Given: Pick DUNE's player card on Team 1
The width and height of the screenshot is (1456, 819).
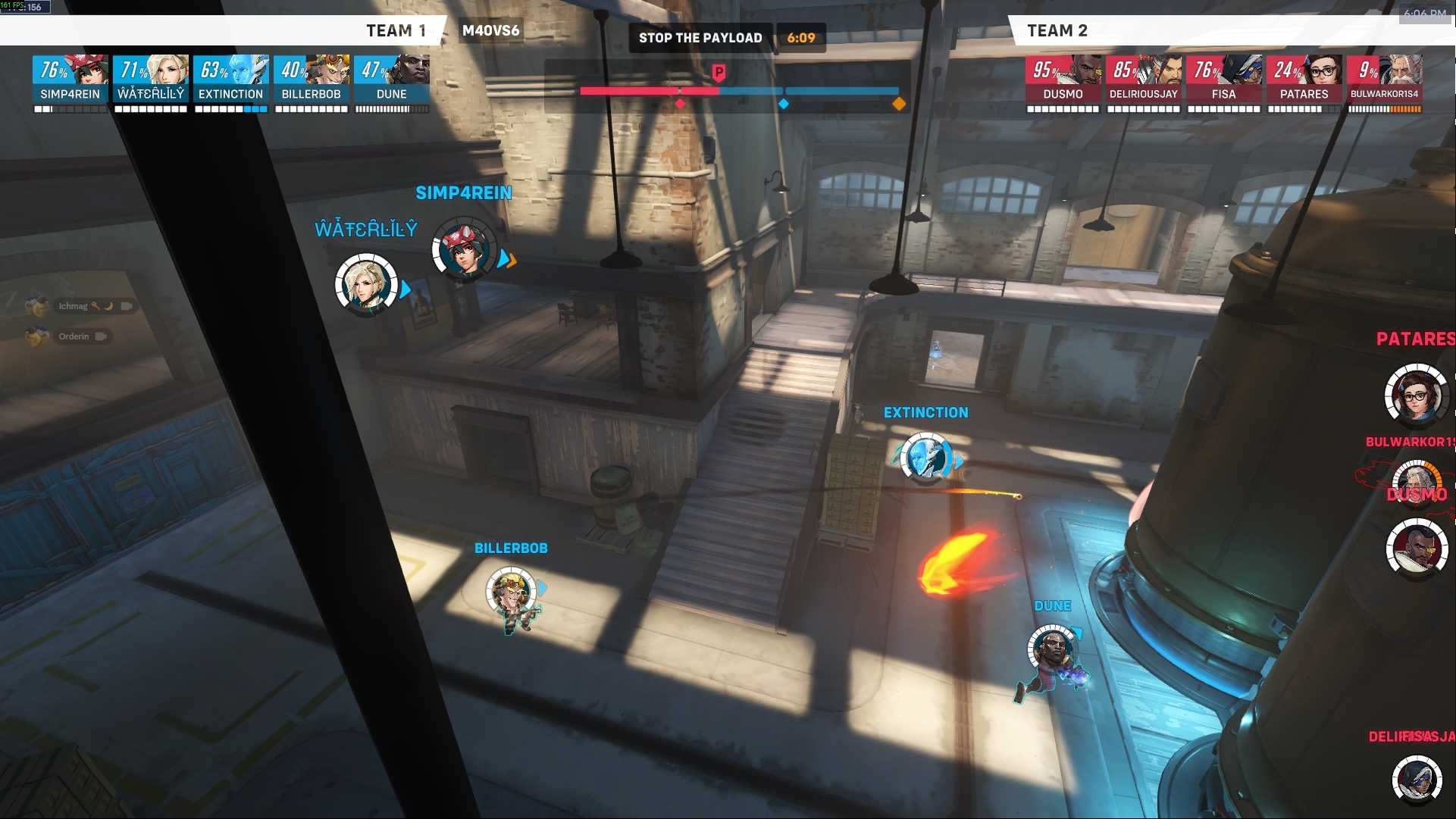Looking at the screenshot, I should [392, 79].
